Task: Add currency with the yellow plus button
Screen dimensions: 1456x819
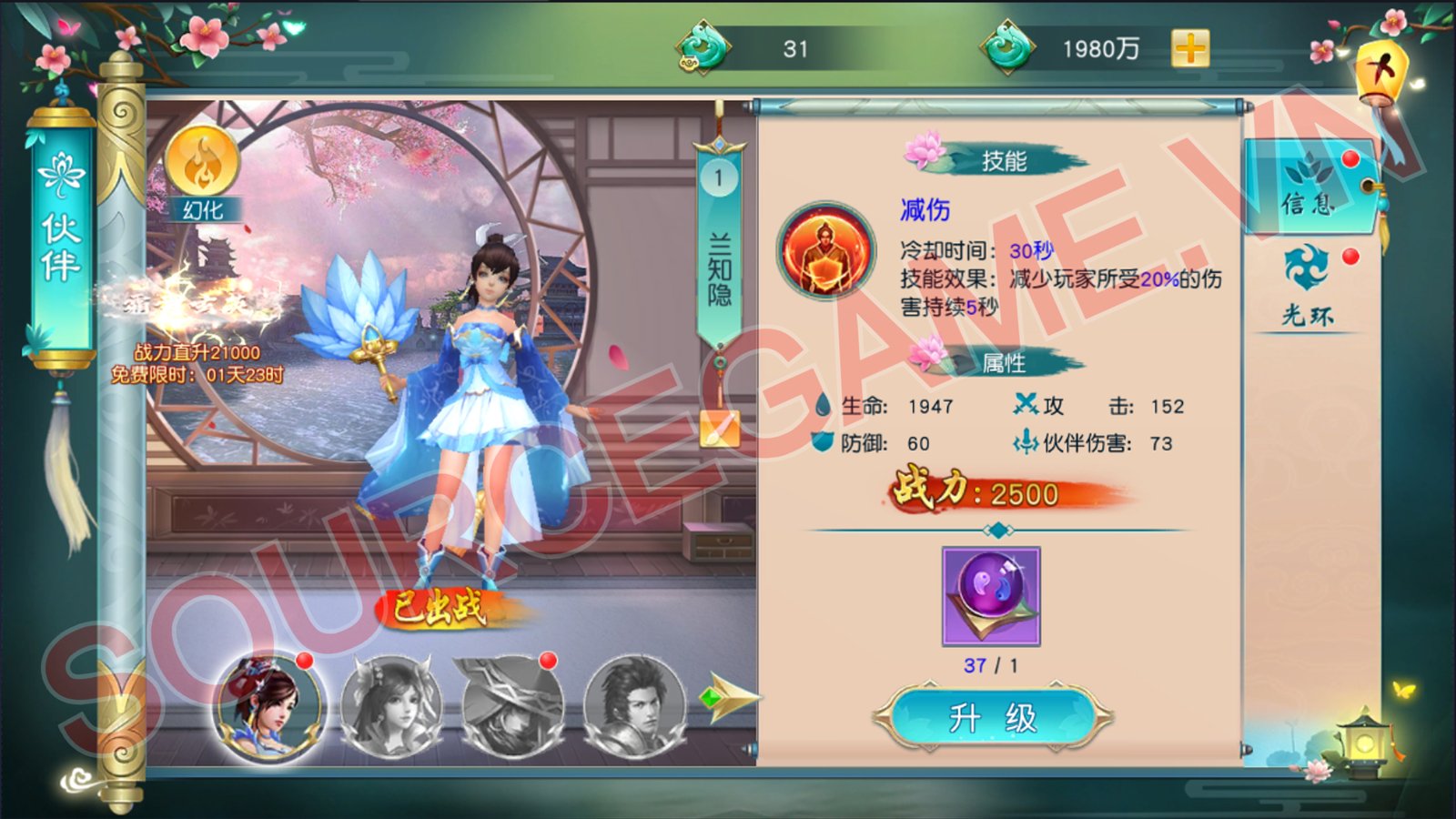Action: tap(1190, 48)
